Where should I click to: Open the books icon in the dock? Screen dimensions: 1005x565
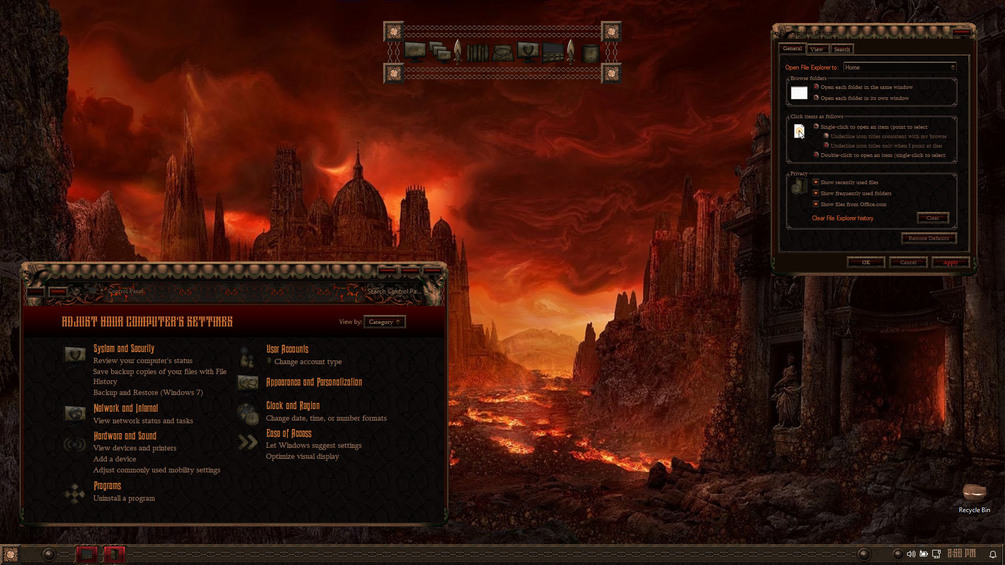coord(478,52)
